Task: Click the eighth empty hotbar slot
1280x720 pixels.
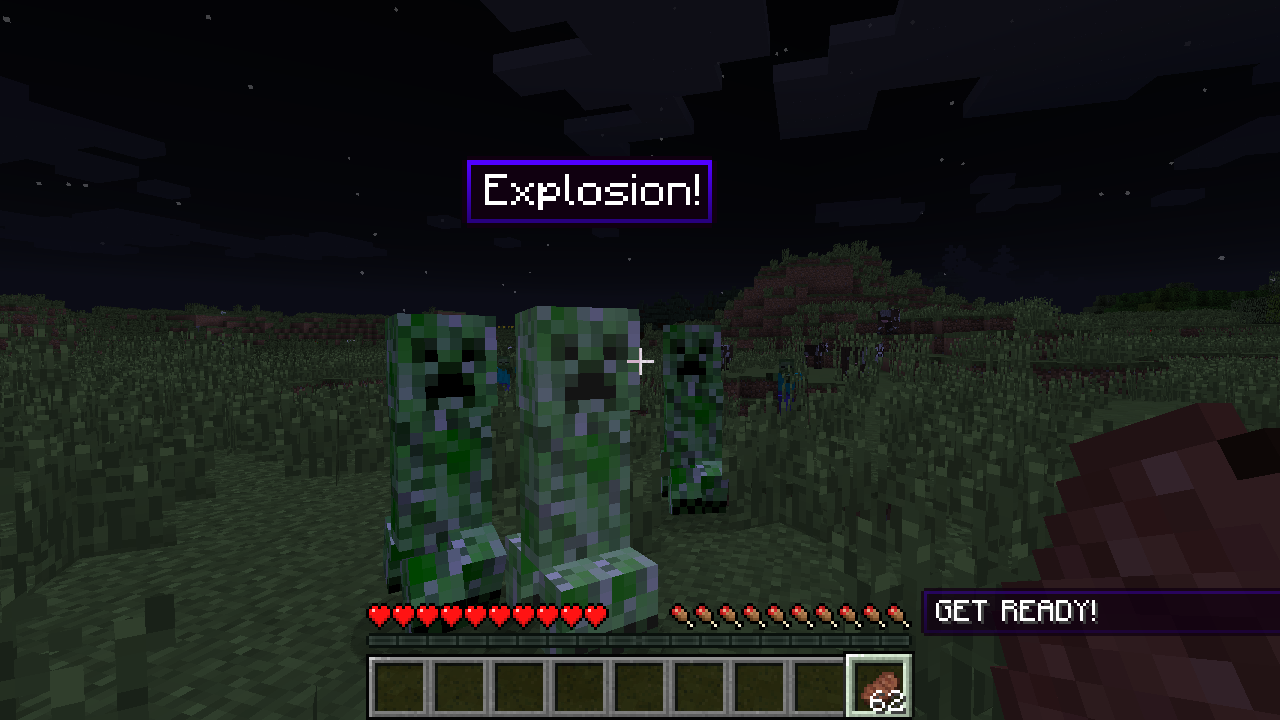Action: point(818,687)
